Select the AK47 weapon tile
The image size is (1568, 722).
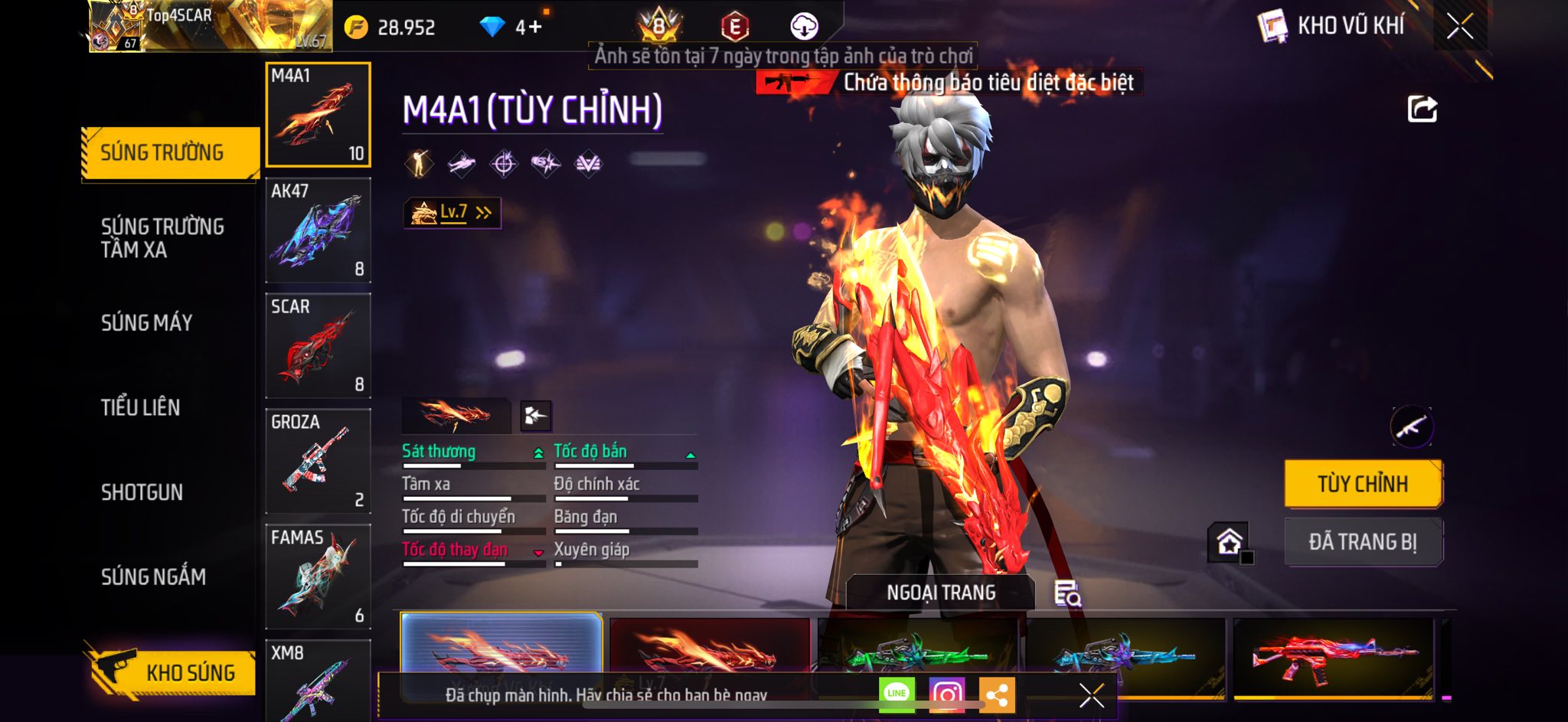318,230
